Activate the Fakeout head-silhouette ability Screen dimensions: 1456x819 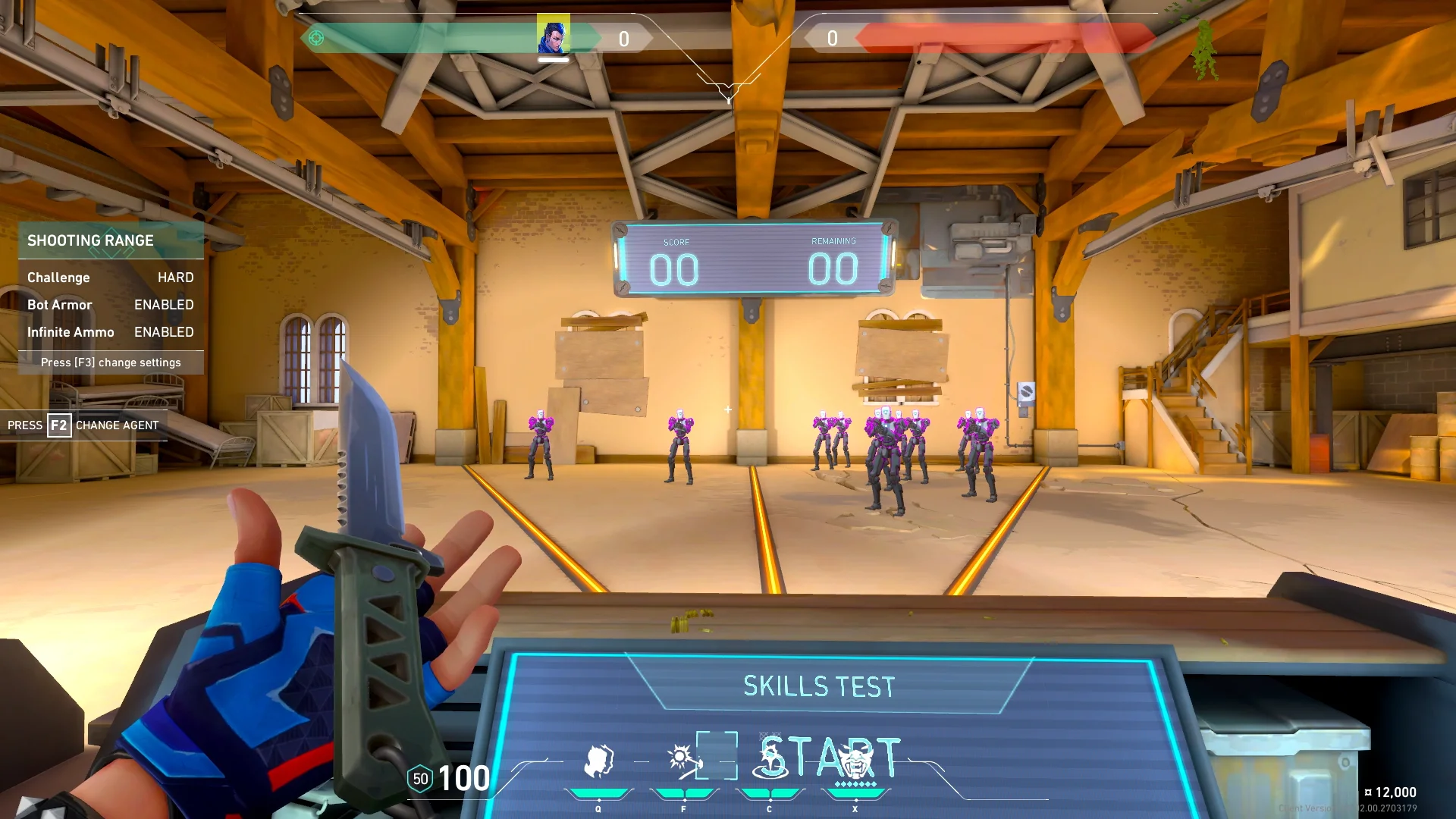[598, 761]
